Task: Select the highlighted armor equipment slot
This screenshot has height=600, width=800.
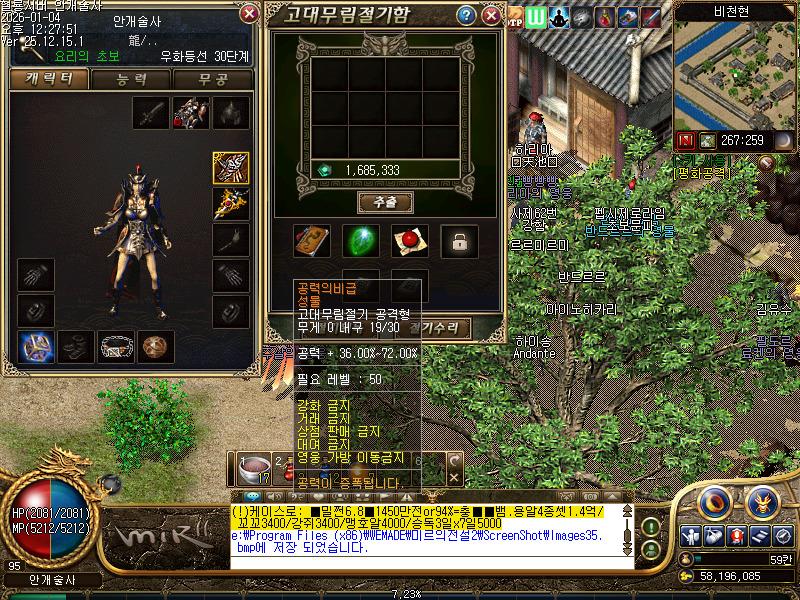Action: tap(231, 168)
